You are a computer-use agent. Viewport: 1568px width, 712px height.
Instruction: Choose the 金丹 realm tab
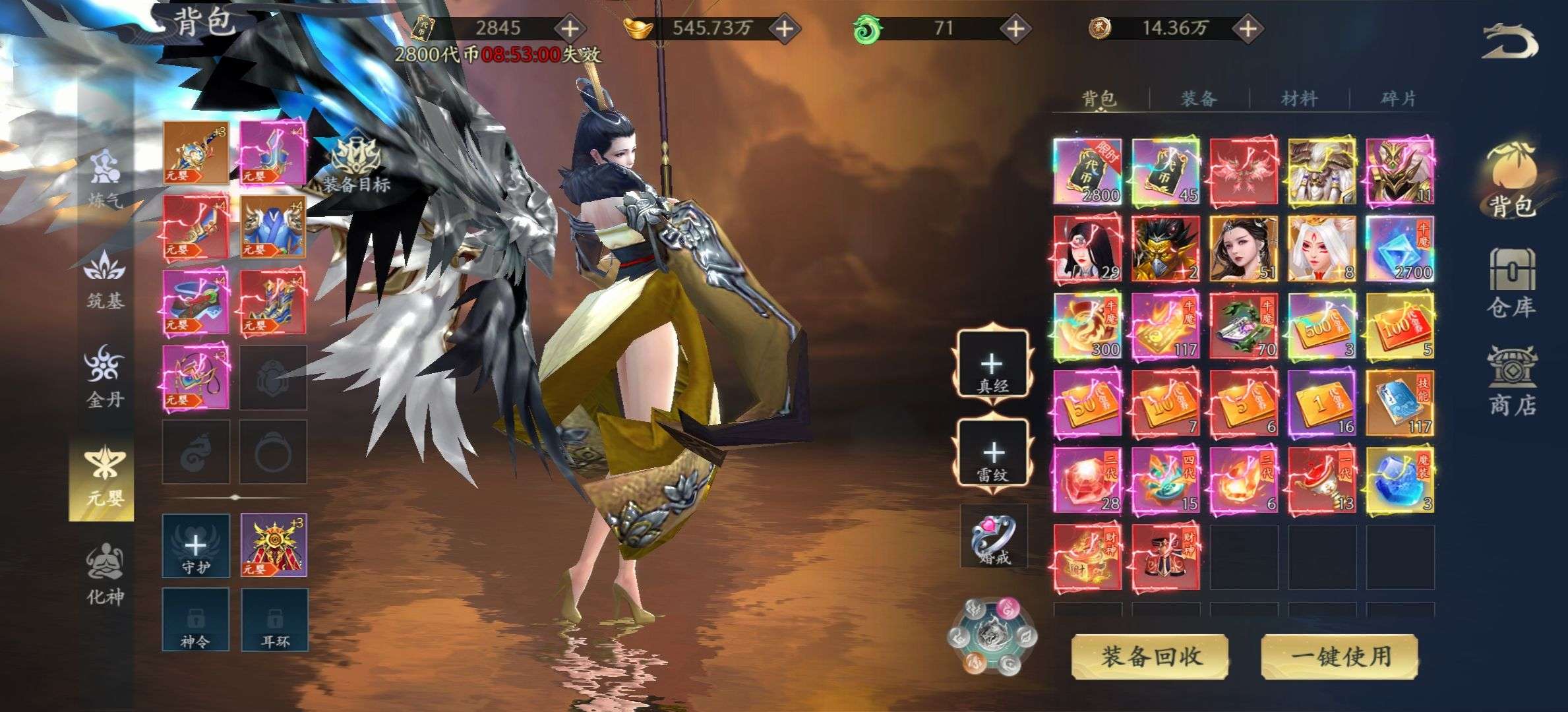[x=105, y=376]
